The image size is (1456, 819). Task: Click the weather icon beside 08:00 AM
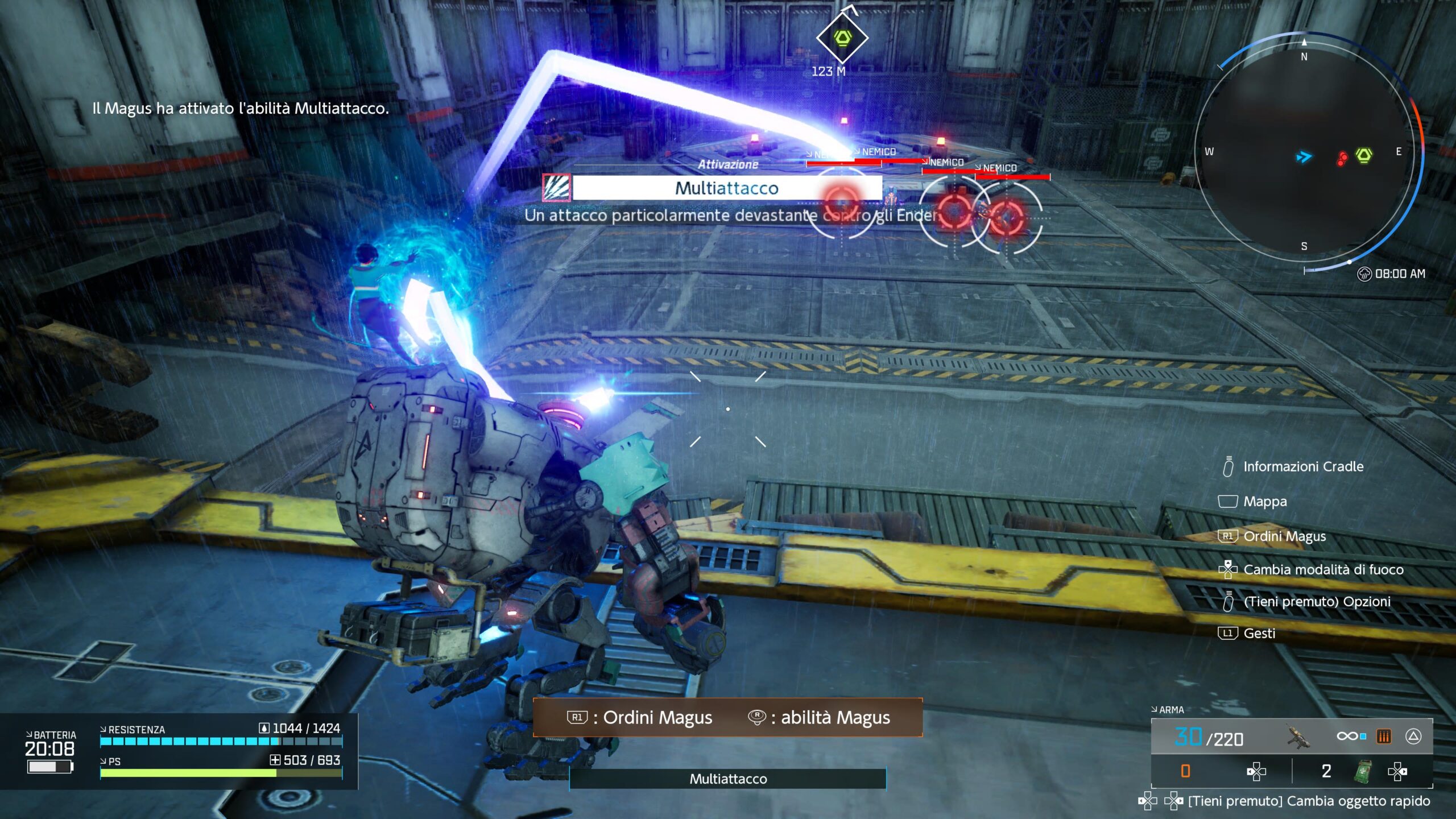coord(1364,274)
